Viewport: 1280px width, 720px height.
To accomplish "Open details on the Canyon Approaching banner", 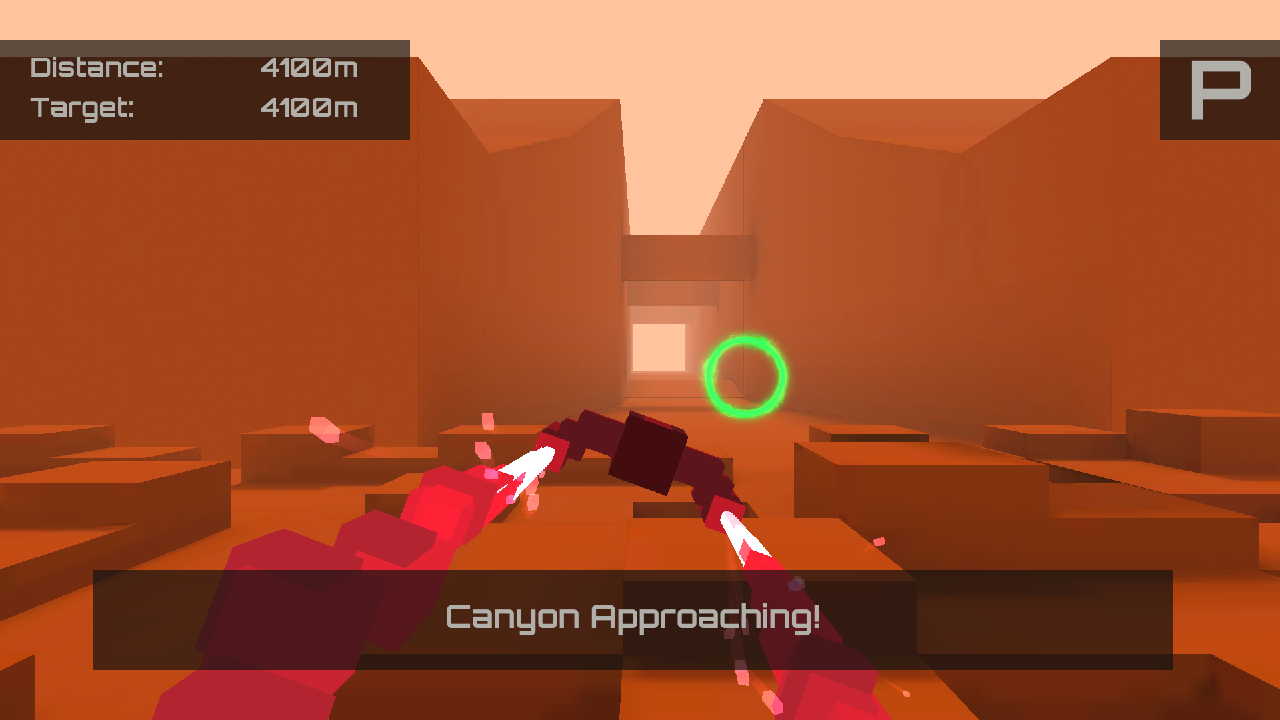I will (x=632, y=617).
